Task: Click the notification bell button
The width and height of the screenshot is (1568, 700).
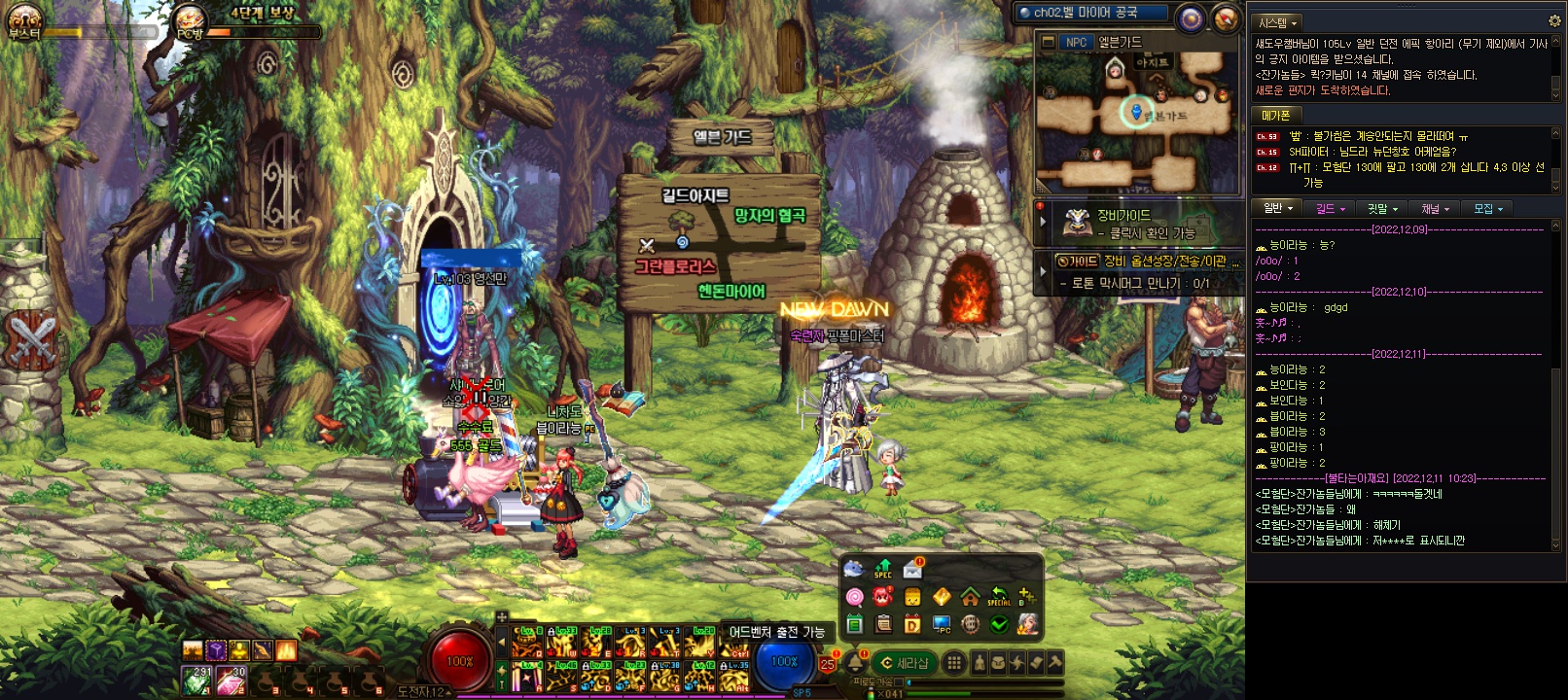Action: (x=856, y=663)
